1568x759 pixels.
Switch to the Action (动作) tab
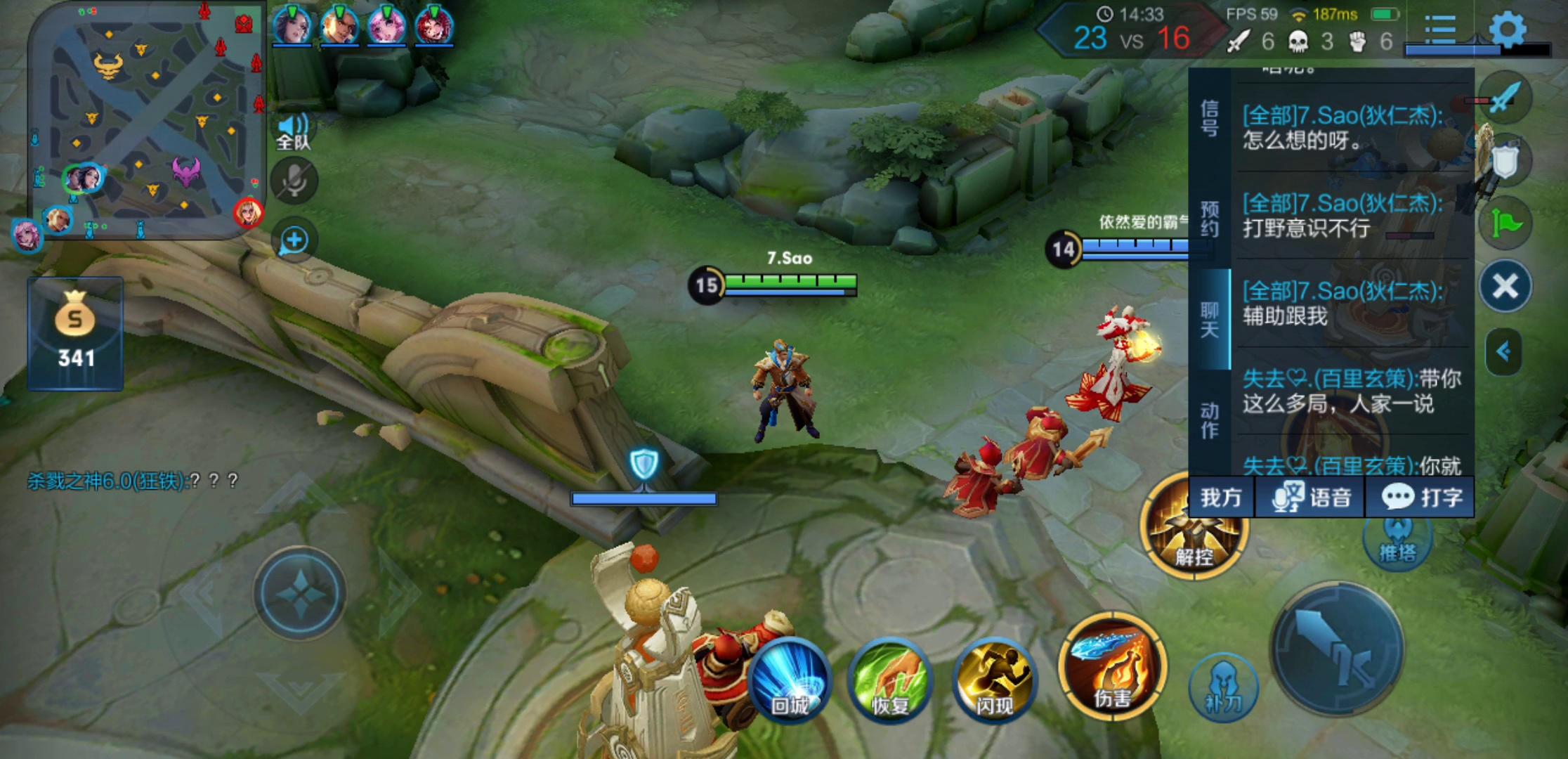tap(1209, 420)
